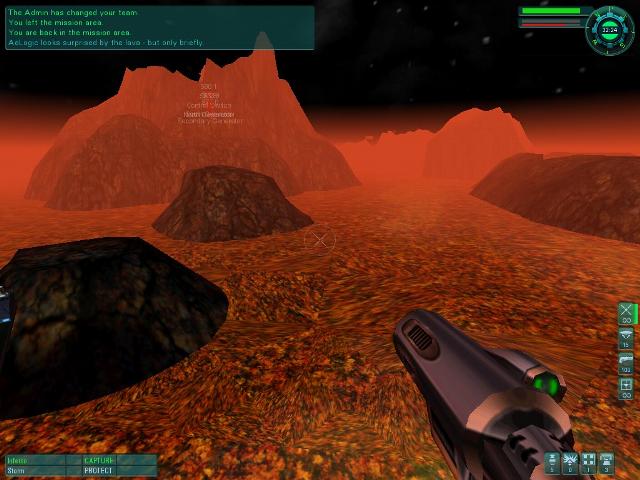Click the starburst grenade inventory icon
The image size is (640, 480).
pyautogui.click(x=570, y=461)
